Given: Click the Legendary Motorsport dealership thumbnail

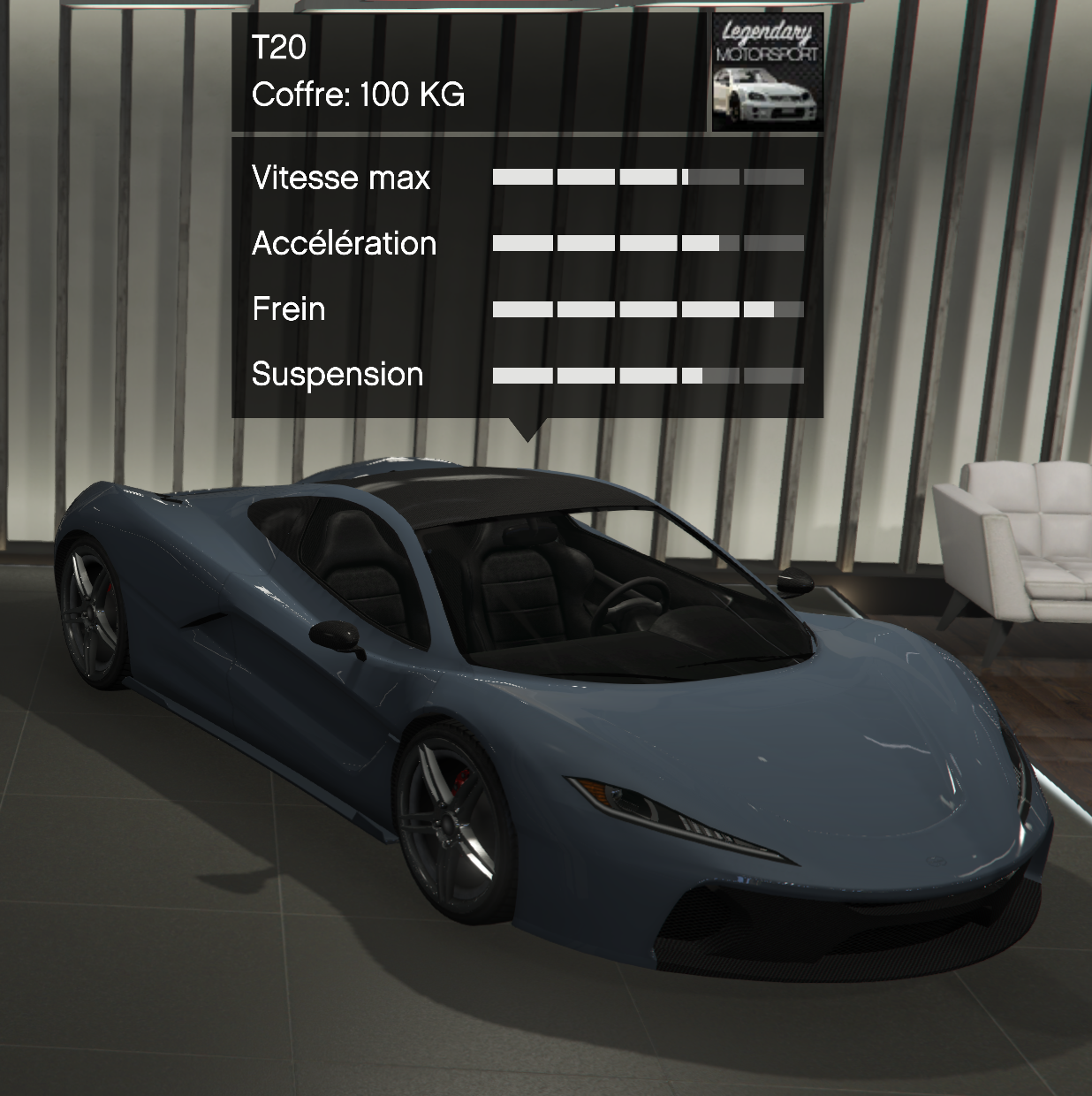Looking at the screenshot, I should point(767,72).
